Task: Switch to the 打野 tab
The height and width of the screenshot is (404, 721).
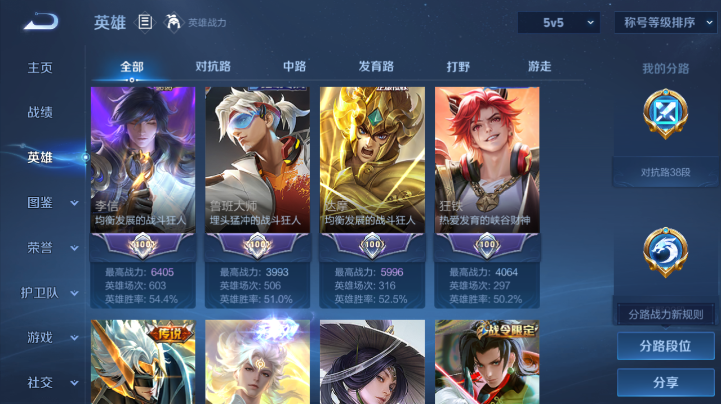Action: click(458, 67)
